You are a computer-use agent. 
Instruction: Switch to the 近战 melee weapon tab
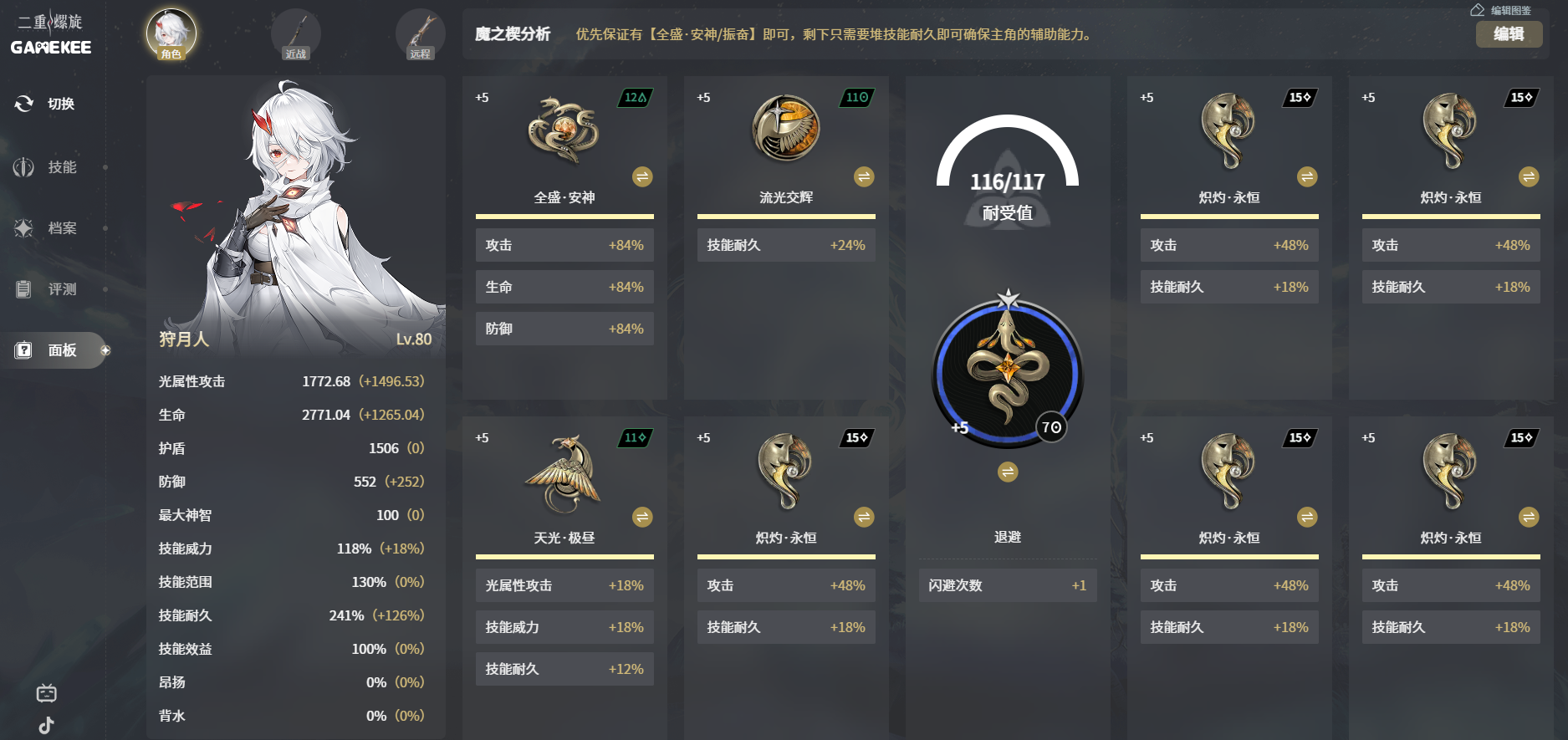click(295, 34)
